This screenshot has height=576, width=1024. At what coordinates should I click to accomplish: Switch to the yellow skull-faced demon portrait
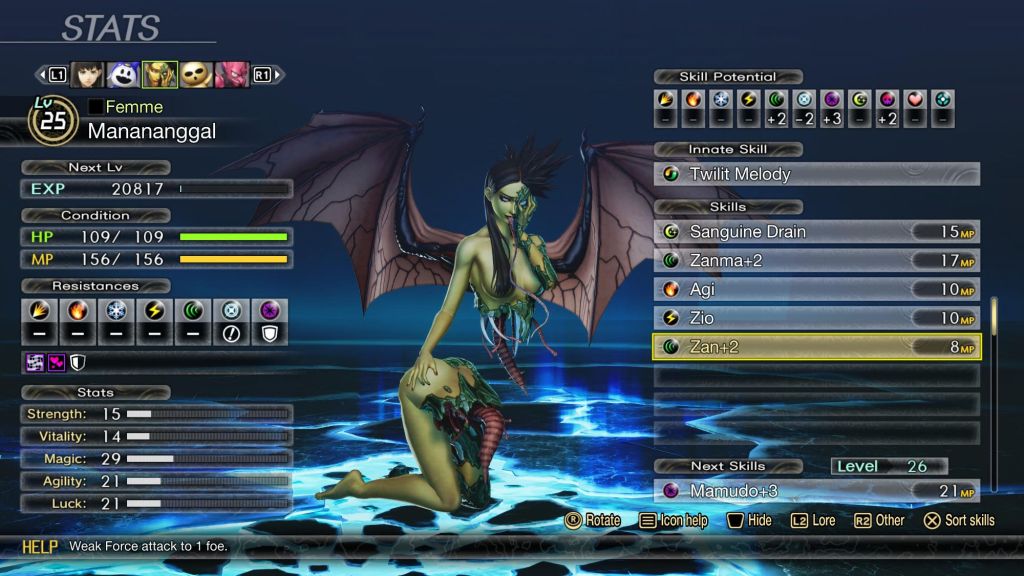pos(196,75)
